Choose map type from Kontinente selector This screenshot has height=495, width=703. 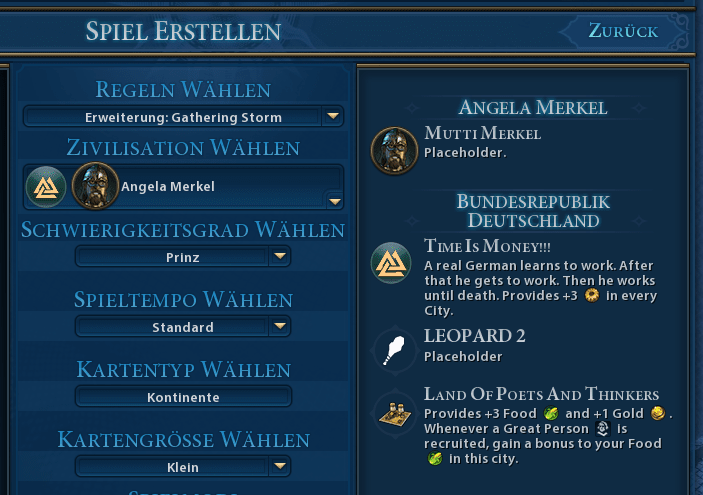coord(183,397)
